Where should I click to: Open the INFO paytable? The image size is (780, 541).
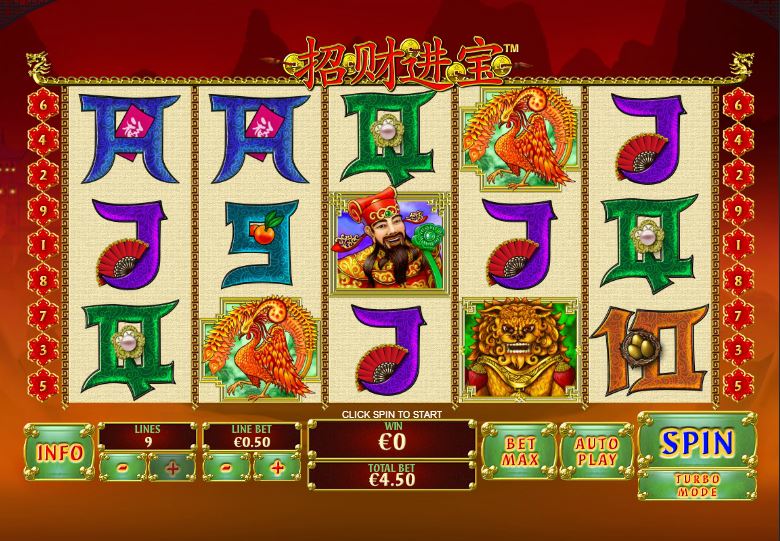click(59, 451)
